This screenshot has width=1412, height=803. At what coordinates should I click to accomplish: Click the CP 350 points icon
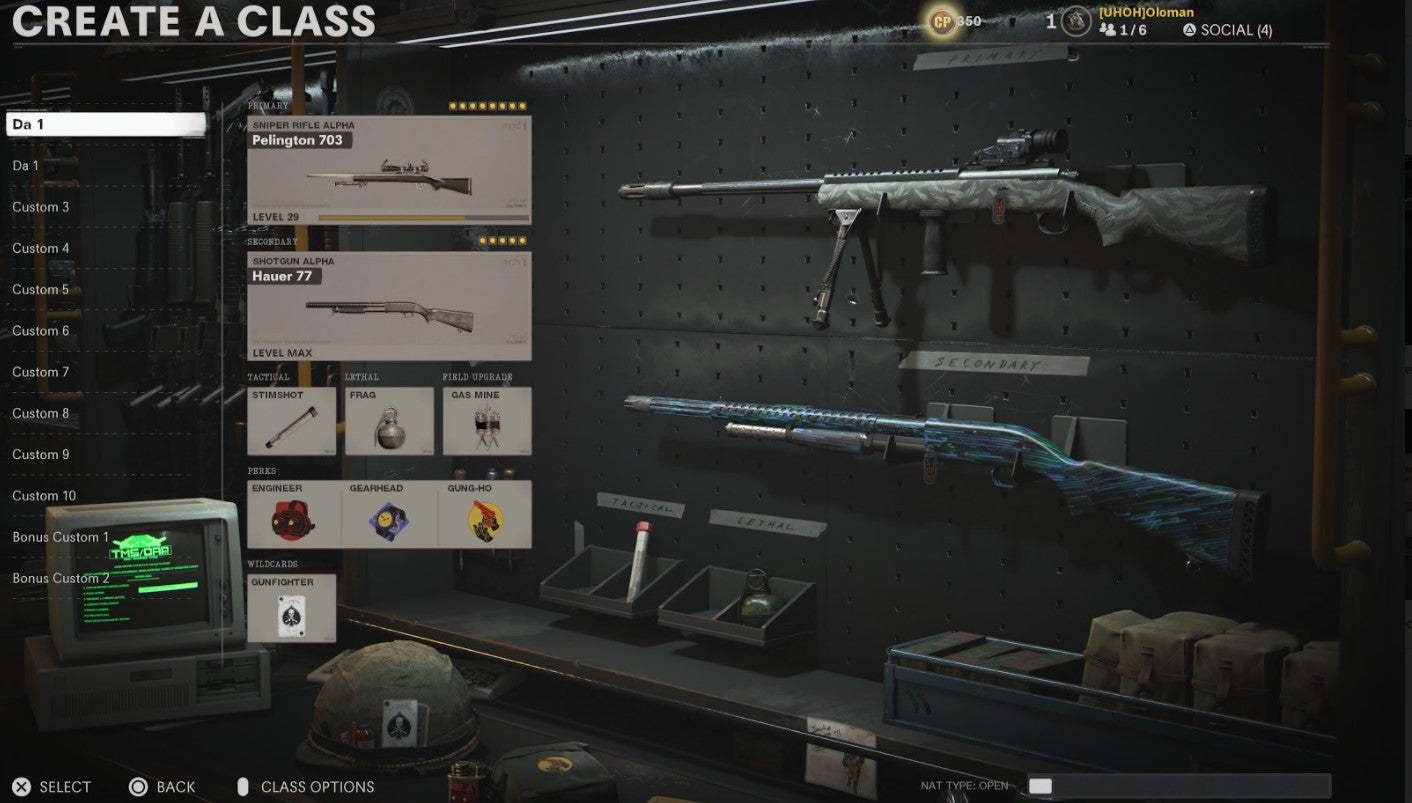tap(941, 20)
